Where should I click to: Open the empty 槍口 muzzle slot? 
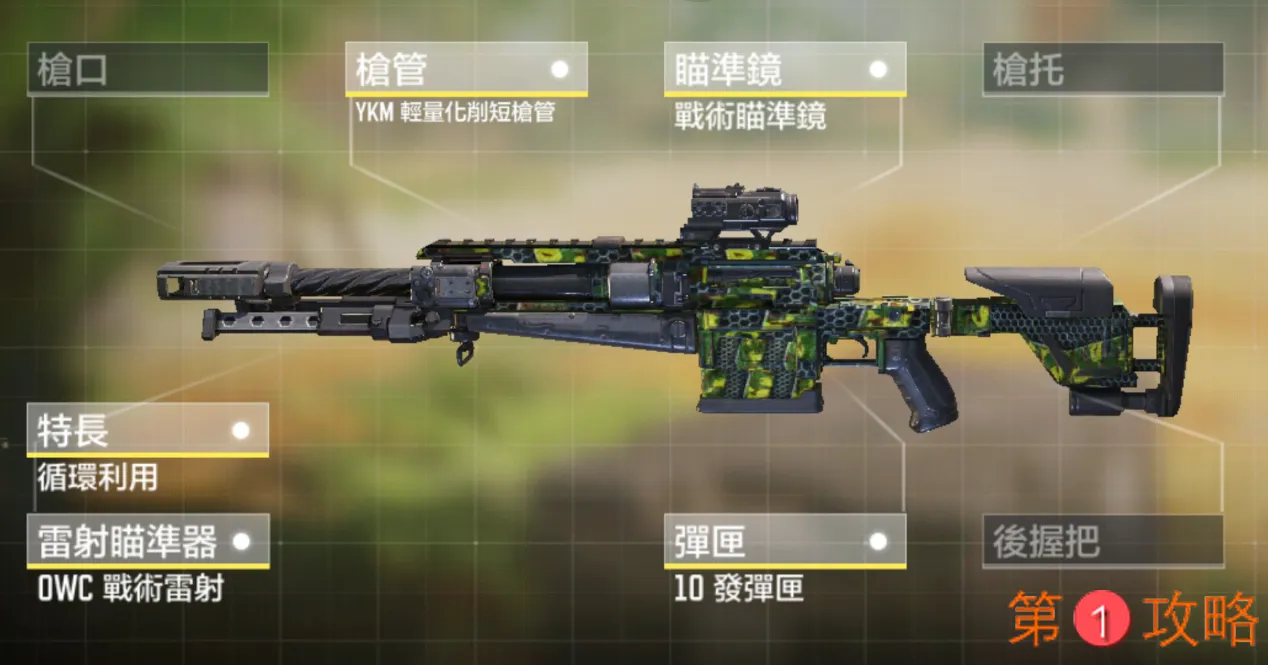pyautogui.click(x=148, y=70)
